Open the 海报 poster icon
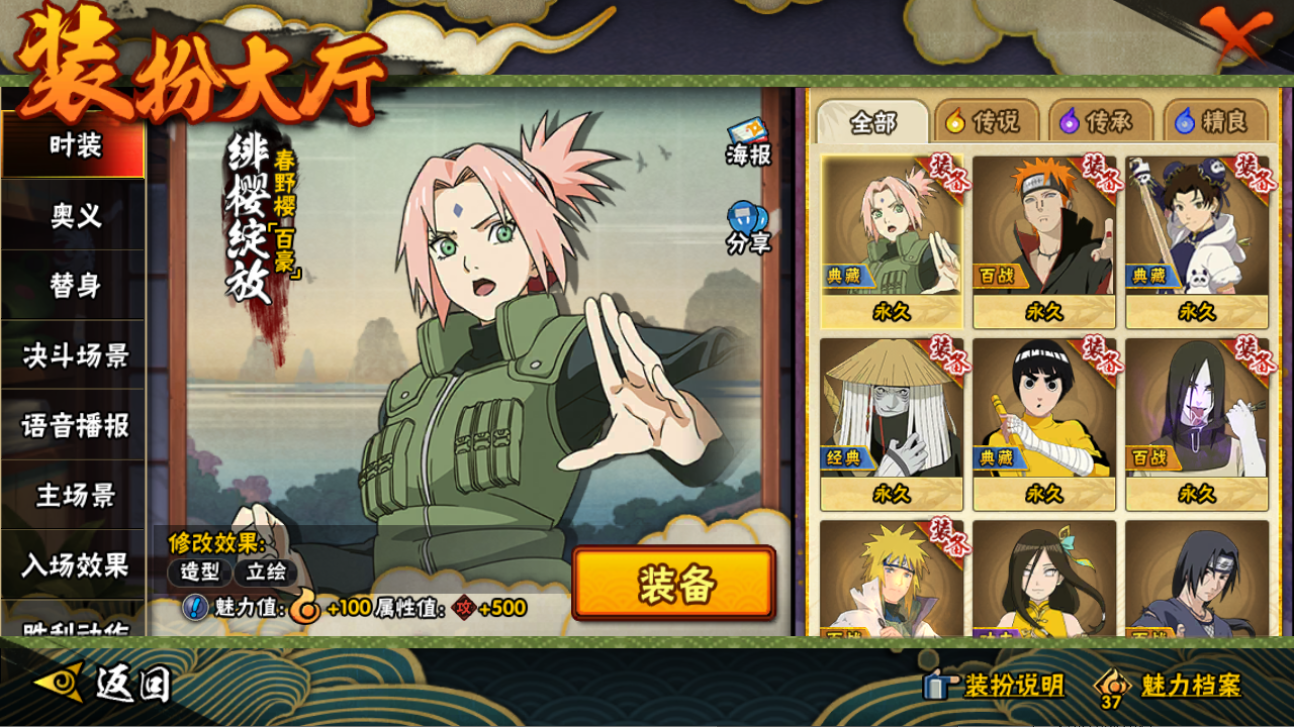 (748, 143)
